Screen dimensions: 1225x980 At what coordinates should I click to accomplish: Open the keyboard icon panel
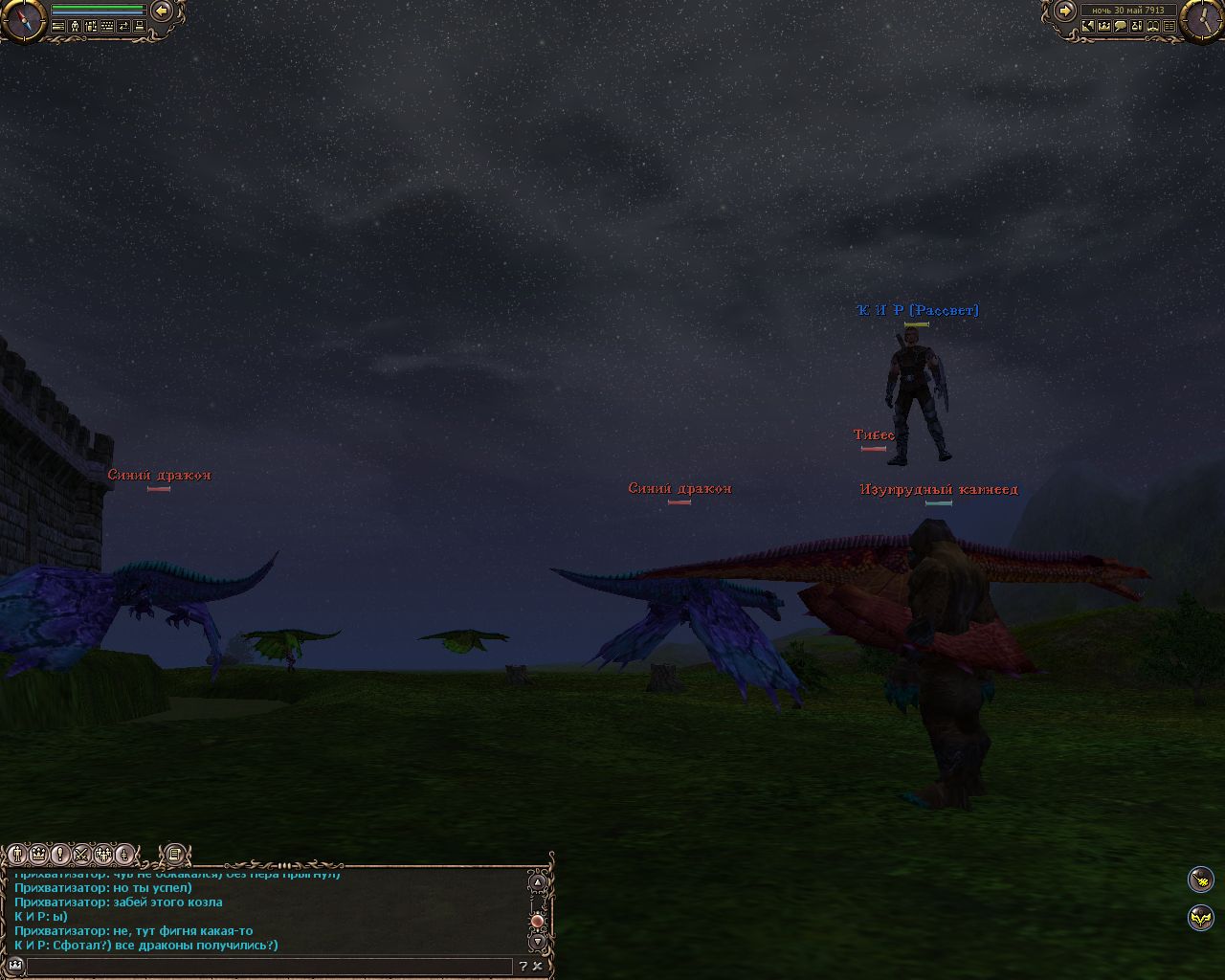point(107,27)
